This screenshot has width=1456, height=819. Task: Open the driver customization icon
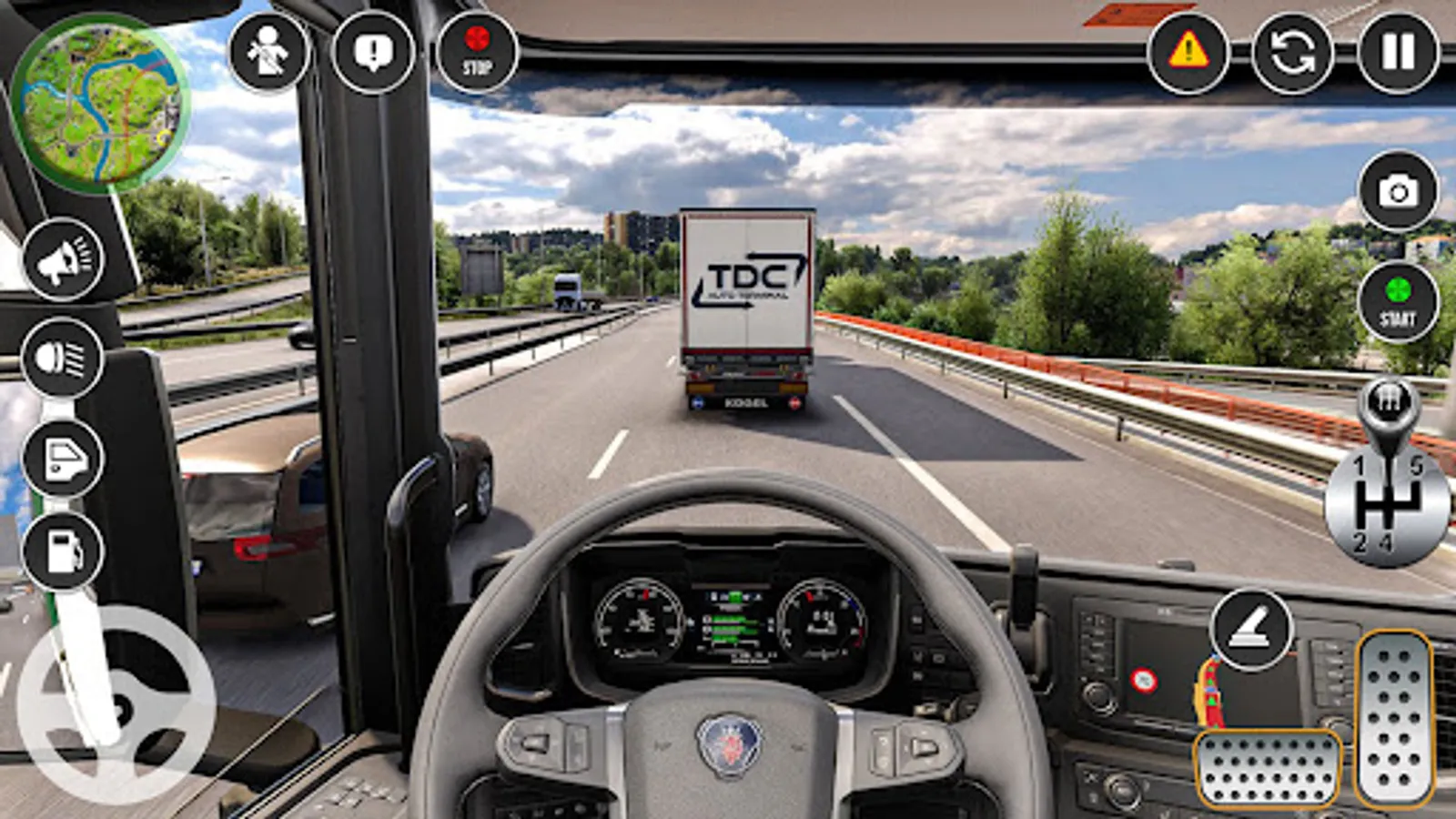267,52
